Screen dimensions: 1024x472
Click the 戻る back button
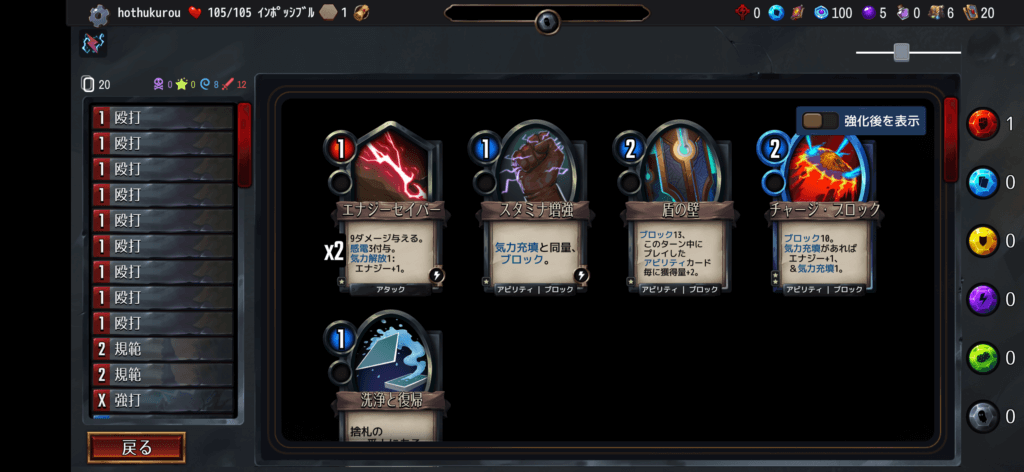coord(136,447)
